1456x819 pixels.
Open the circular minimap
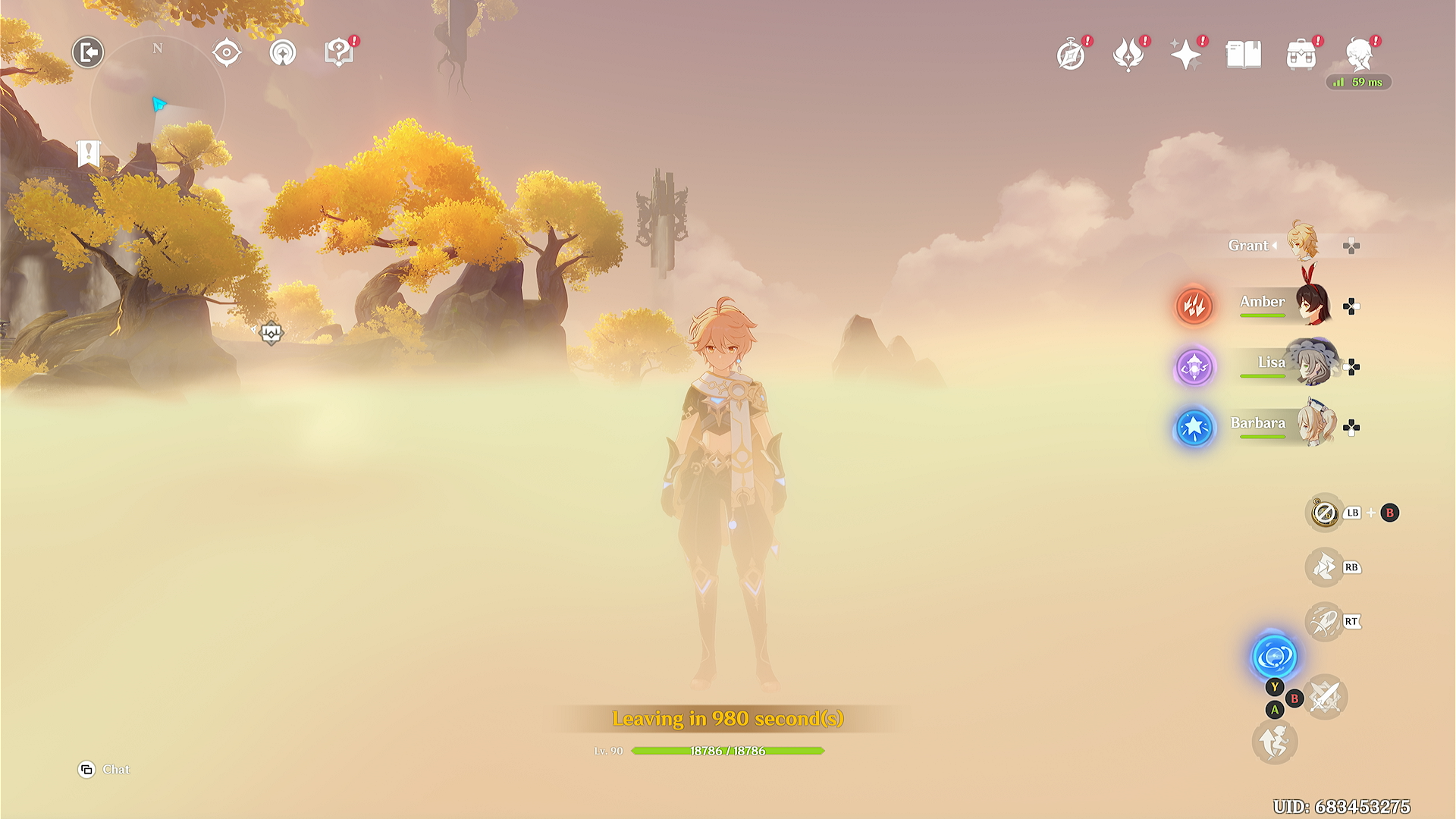point(158,103)
